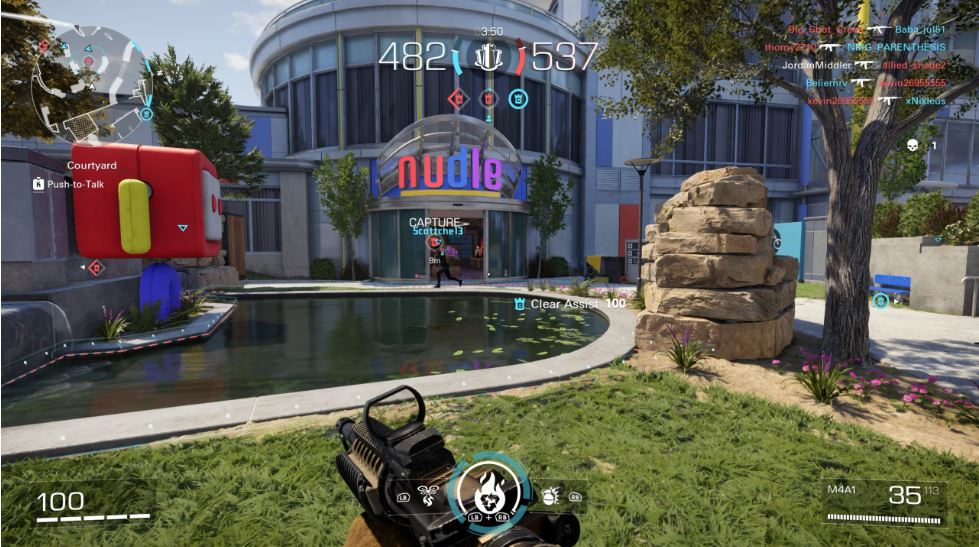Select the M4A1 weapon panel
This screenshot has width=979, height=547.
(x=884, y=501)
